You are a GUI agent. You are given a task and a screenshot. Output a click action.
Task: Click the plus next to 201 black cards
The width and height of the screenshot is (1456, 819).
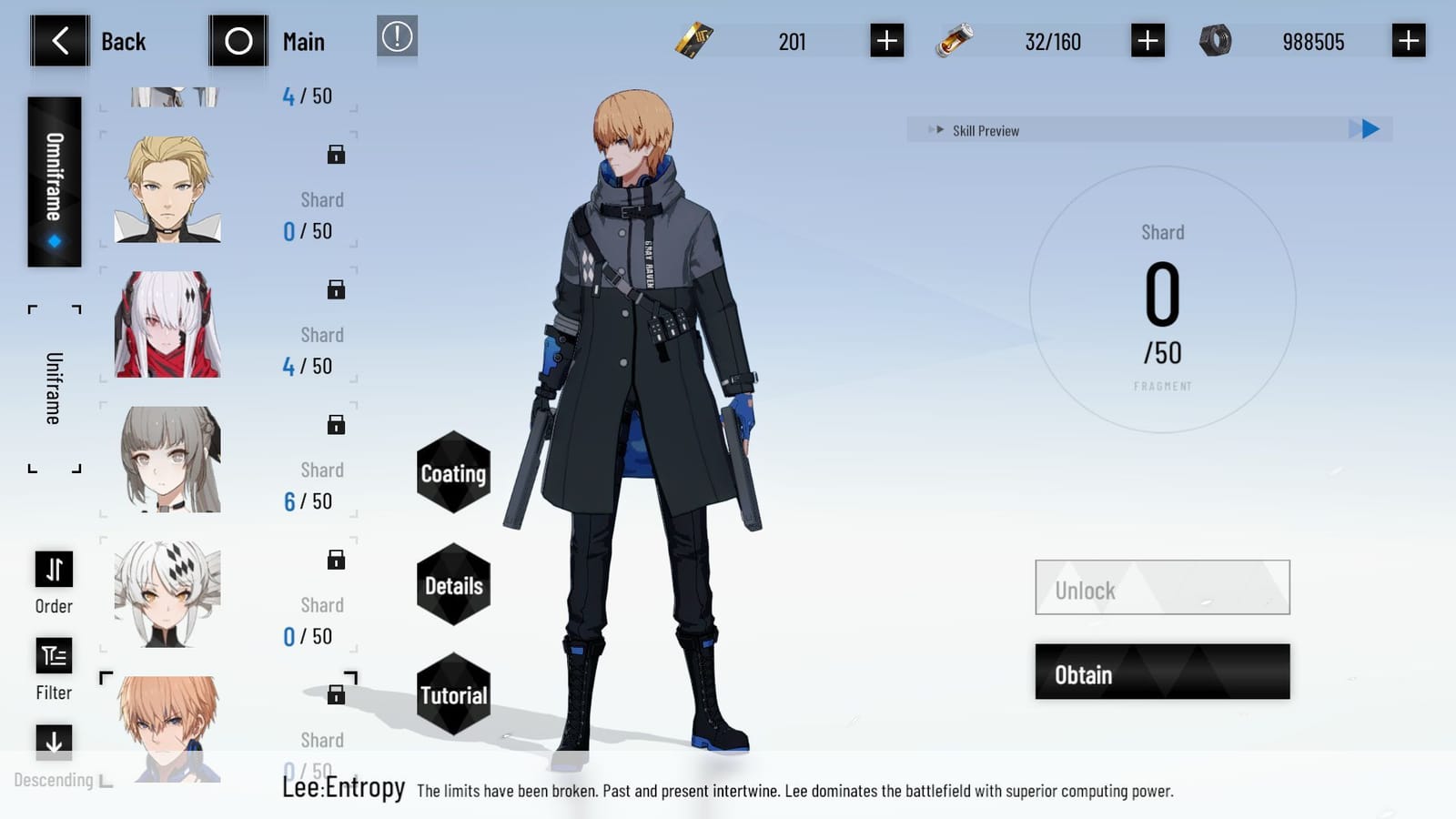tap(885, 40)
